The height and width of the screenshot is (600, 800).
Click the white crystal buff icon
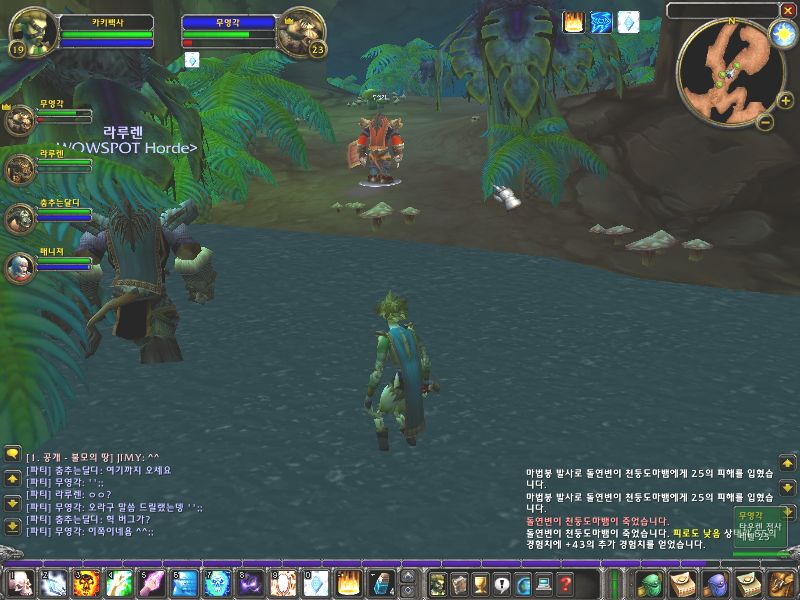pos(627,22)
